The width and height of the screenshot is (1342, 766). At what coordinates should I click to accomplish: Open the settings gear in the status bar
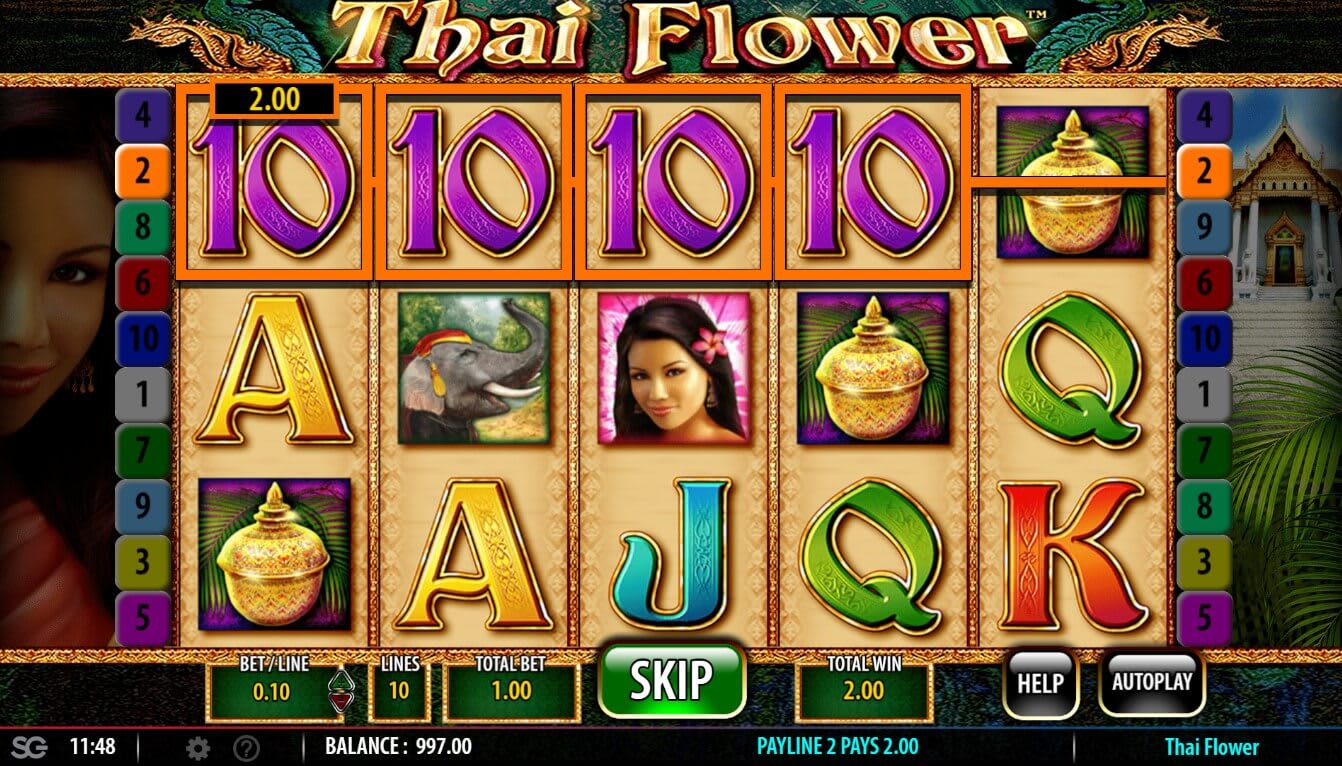197,746
